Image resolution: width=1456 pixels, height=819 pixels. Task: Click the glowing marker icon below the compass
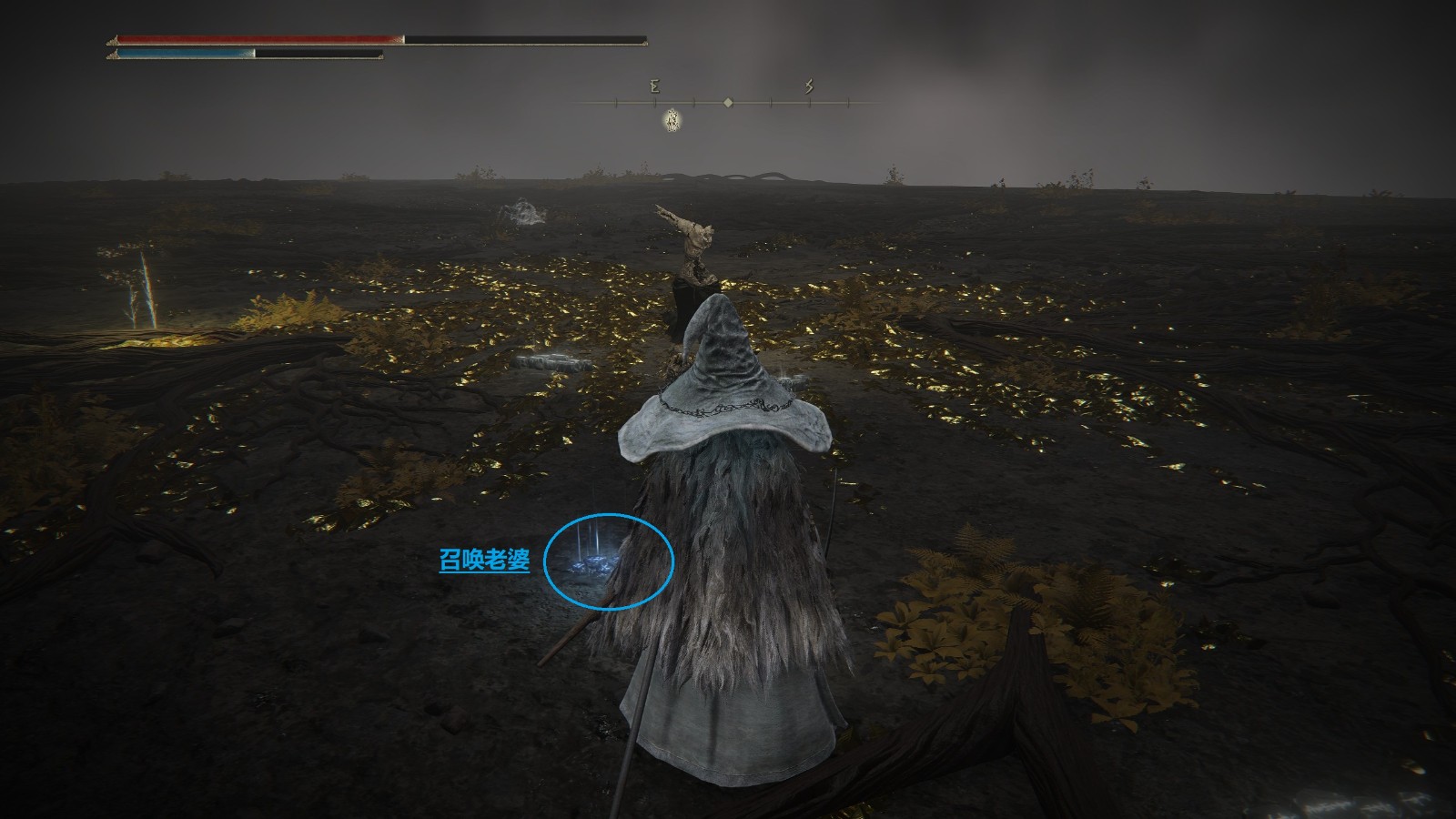pos(672,118)
